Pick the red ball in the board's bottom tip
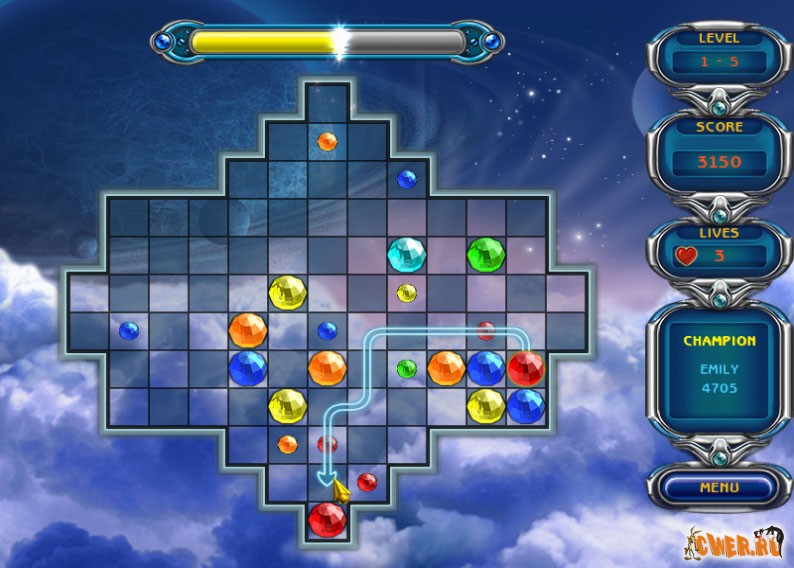Image resolution: width=794 pixels, height=568 pixels. point(327,520)
